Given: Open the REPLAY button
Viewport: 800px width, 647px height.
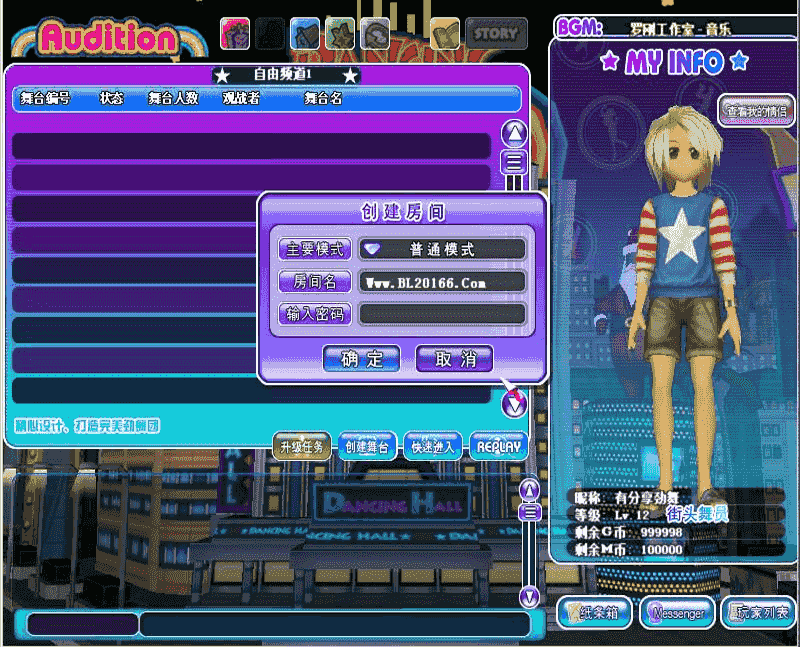Looking at the screenshot, I should pyautogui.click(x=498, y=447).
